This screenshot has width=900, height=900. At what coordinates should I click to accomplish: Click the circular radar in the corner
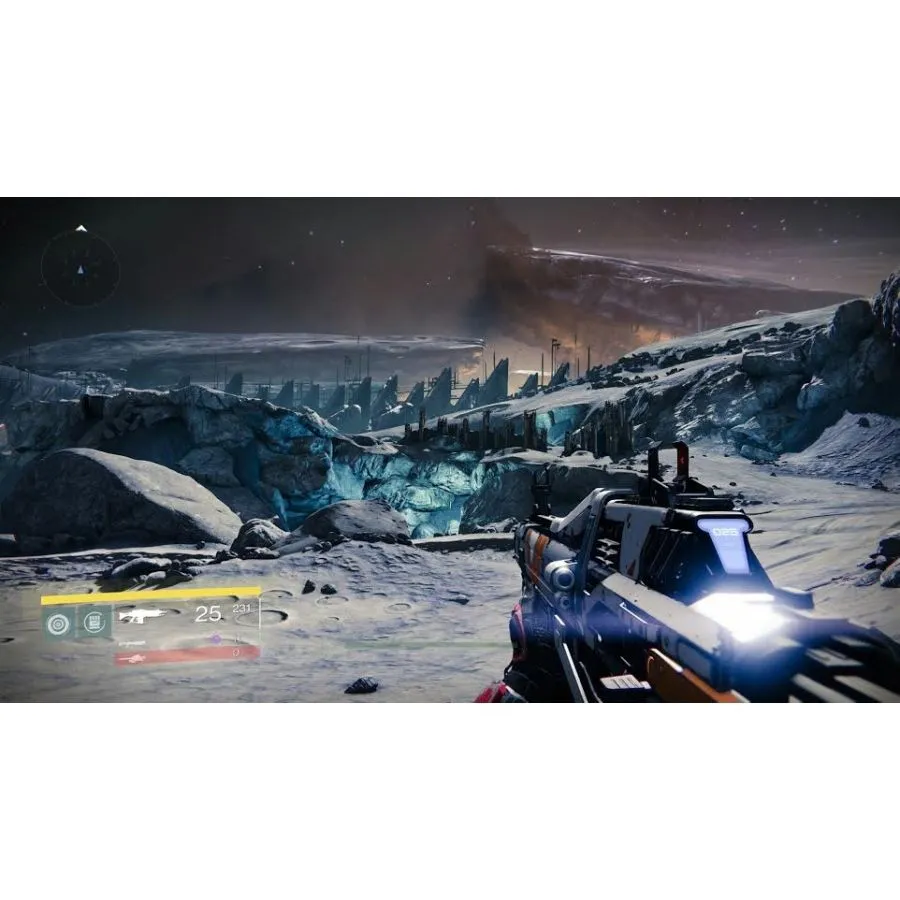pos(80,267)
